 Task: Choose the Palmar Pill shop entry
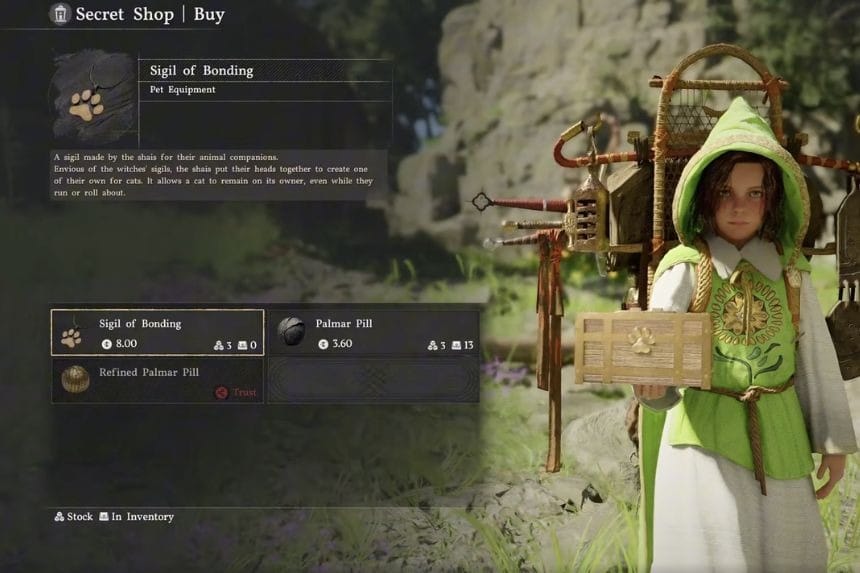[375, 333]
